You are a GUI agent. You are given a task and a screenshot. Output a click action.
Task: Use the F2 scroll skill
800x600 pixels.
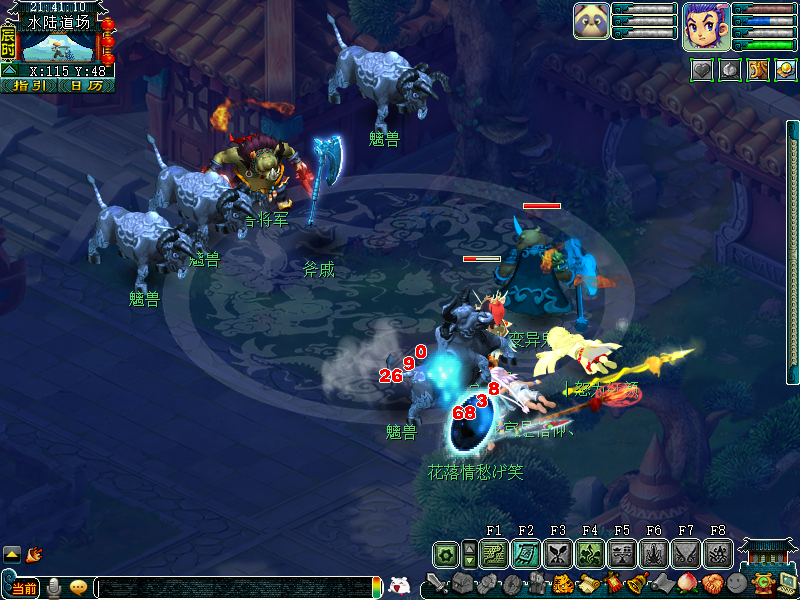point(526,553)
